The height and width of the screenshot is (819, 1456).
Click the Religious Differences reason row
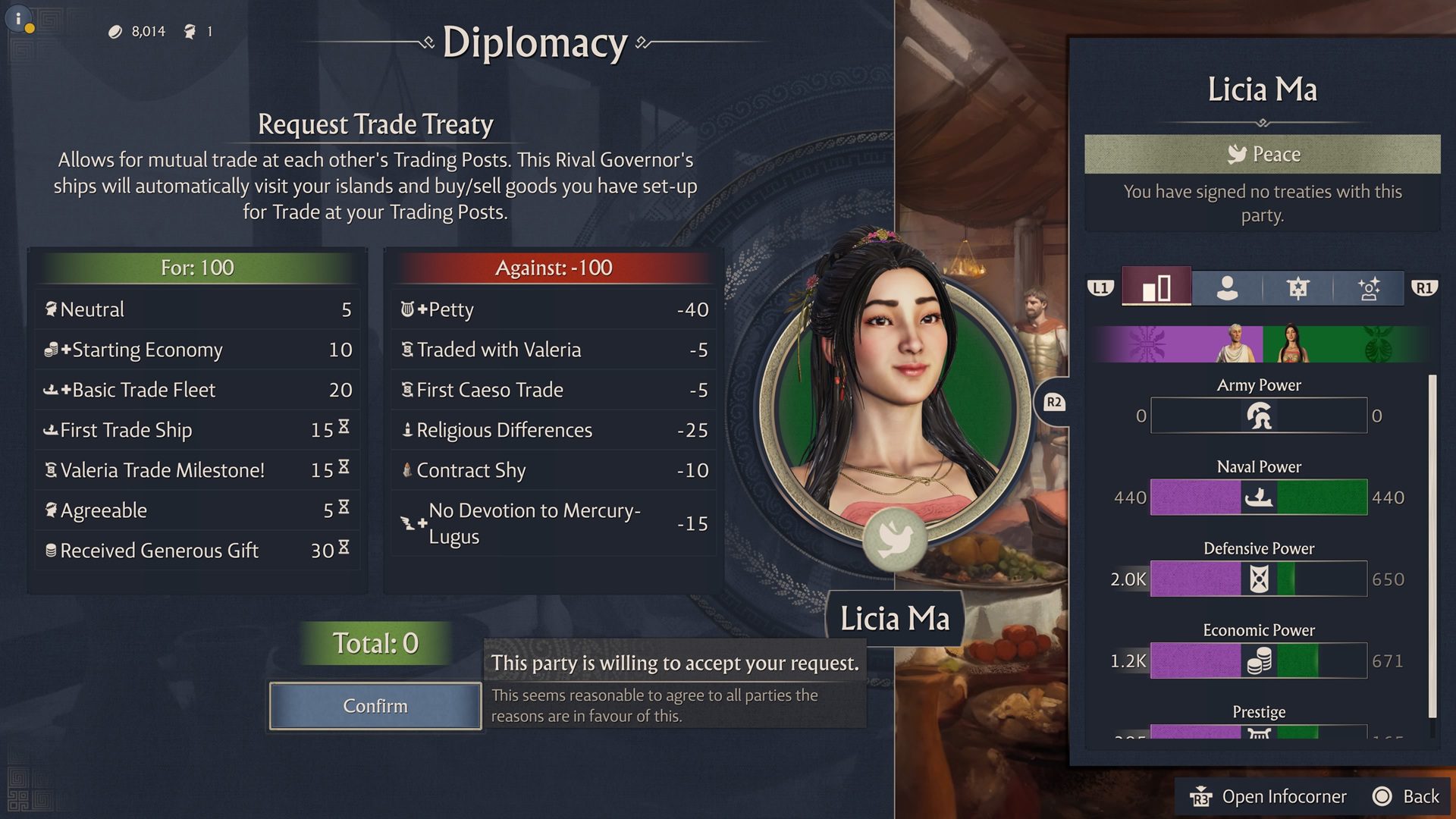point(554,430)
